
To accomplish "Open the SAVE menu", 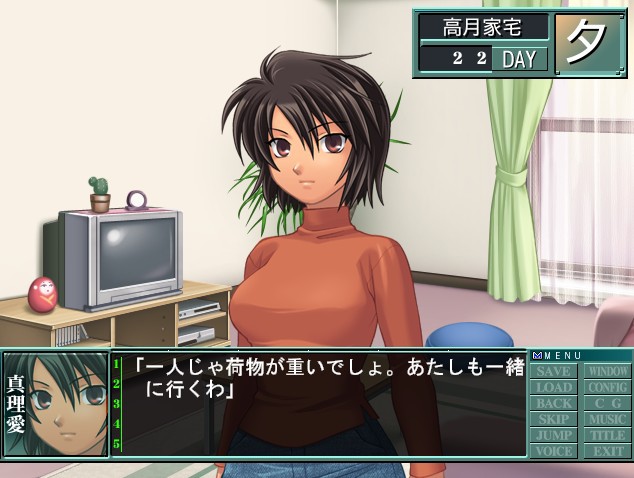I will [x=554, y=372].
